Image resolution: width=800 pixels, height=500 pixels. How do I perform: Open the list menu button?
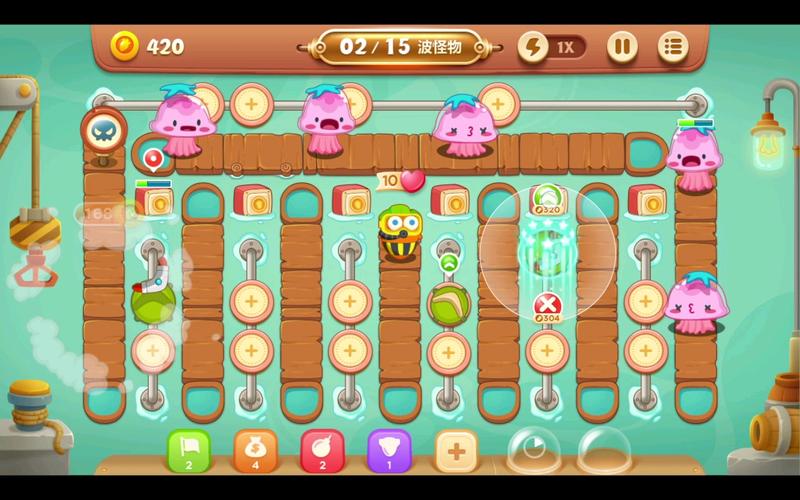[x=673, y=46]
